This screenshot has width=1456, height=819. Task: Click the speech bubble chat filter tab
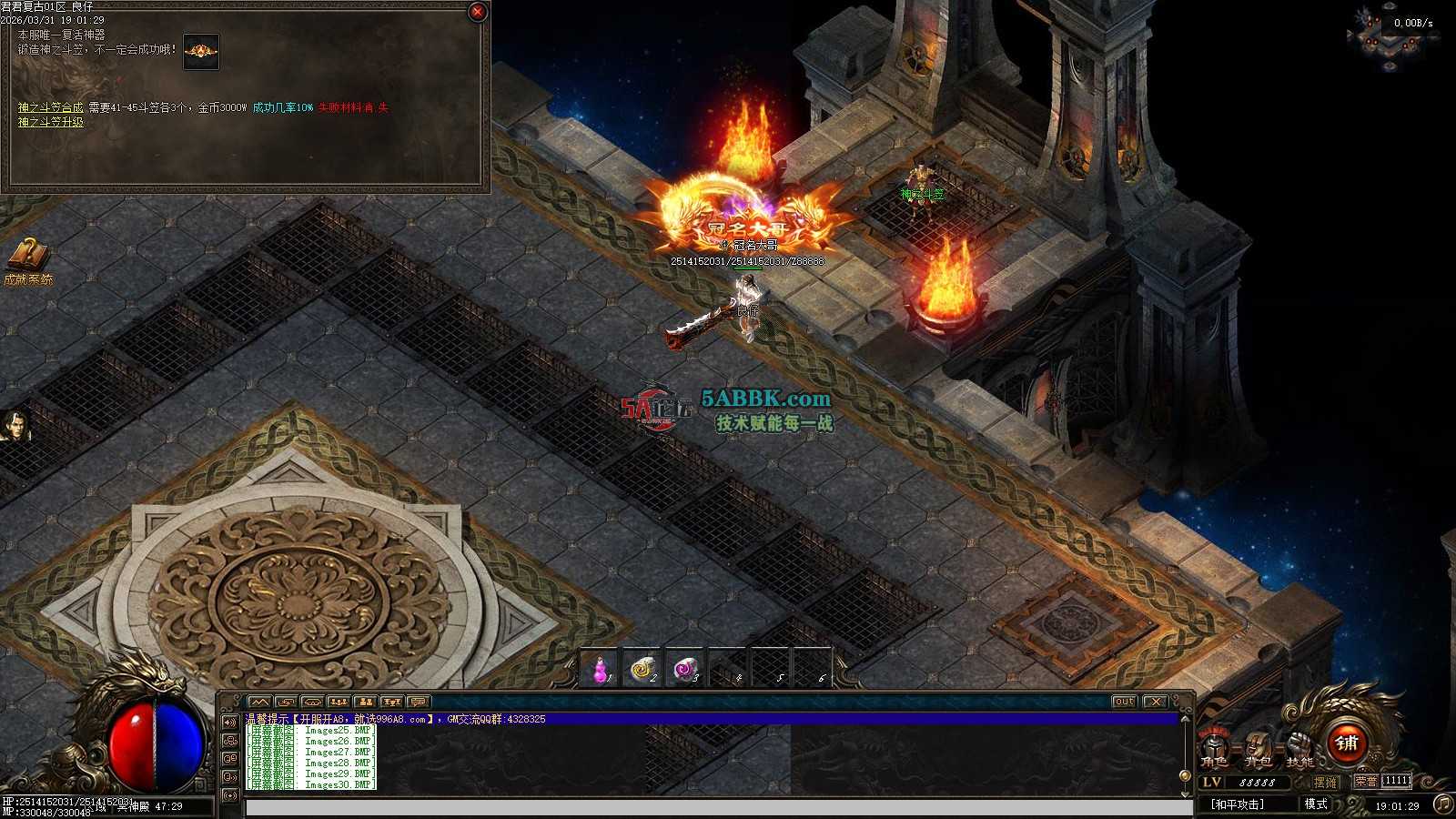[418, 702]
